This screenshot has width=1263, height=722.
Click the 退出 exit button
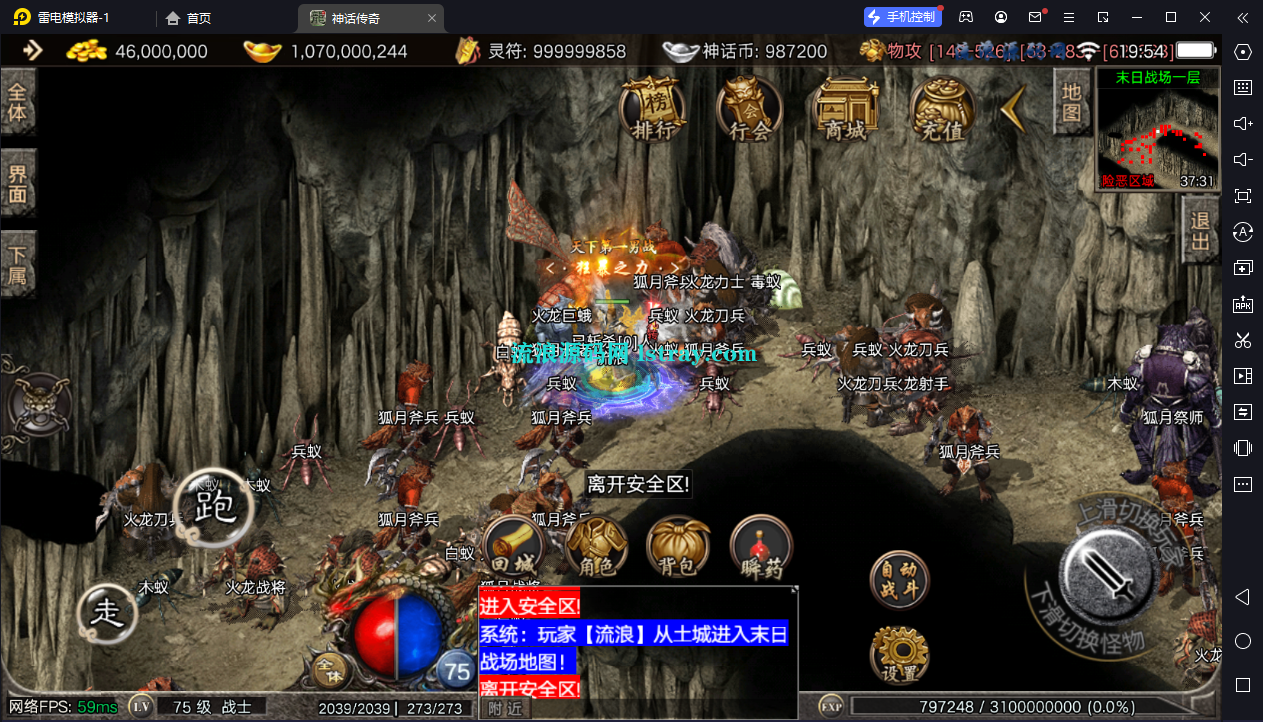pos(1200,229)
